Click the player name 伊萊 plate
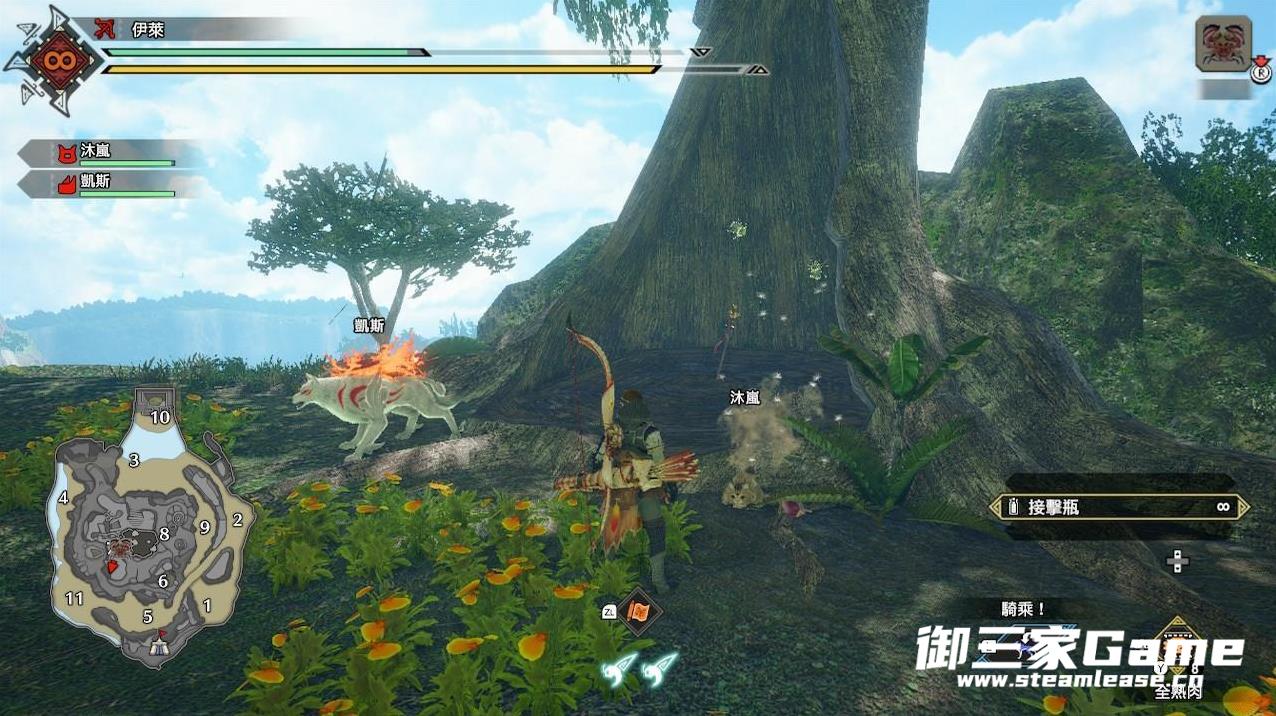The width and height of the screenshot is (1276, 716). click(x=200, y=30)
